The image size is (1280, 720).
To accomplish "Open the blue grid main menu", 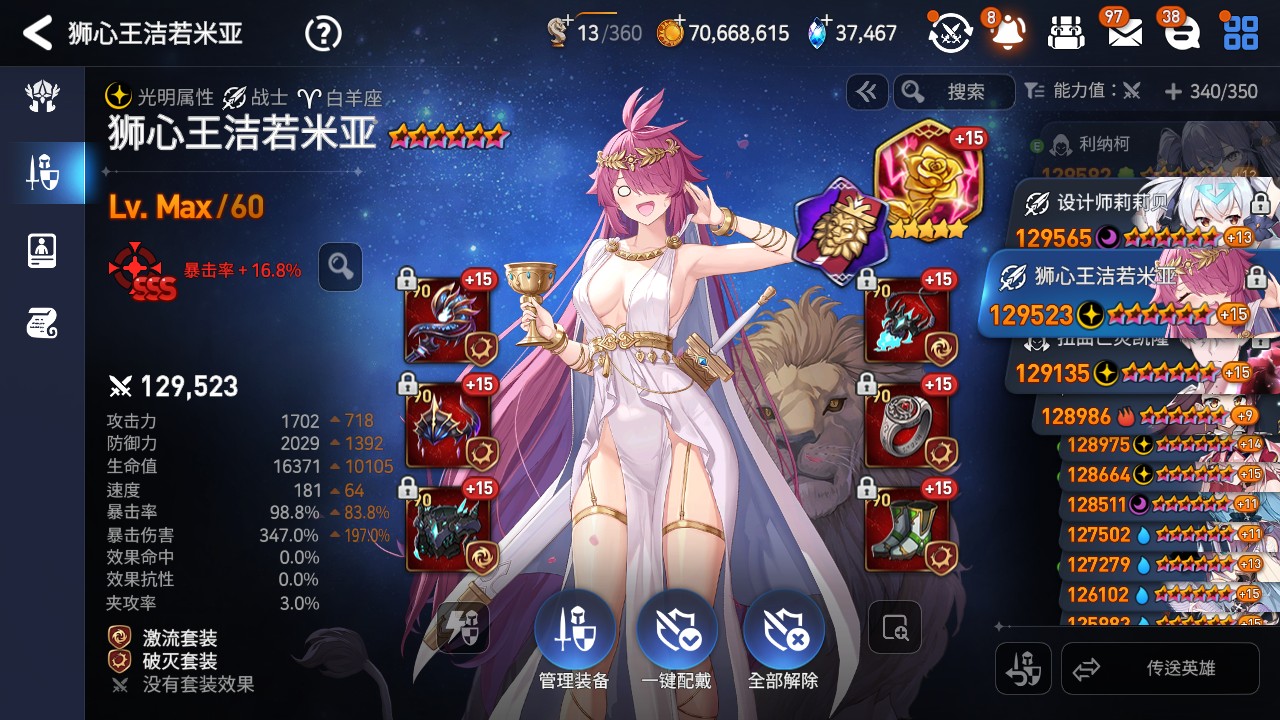I will (1241, 33).
